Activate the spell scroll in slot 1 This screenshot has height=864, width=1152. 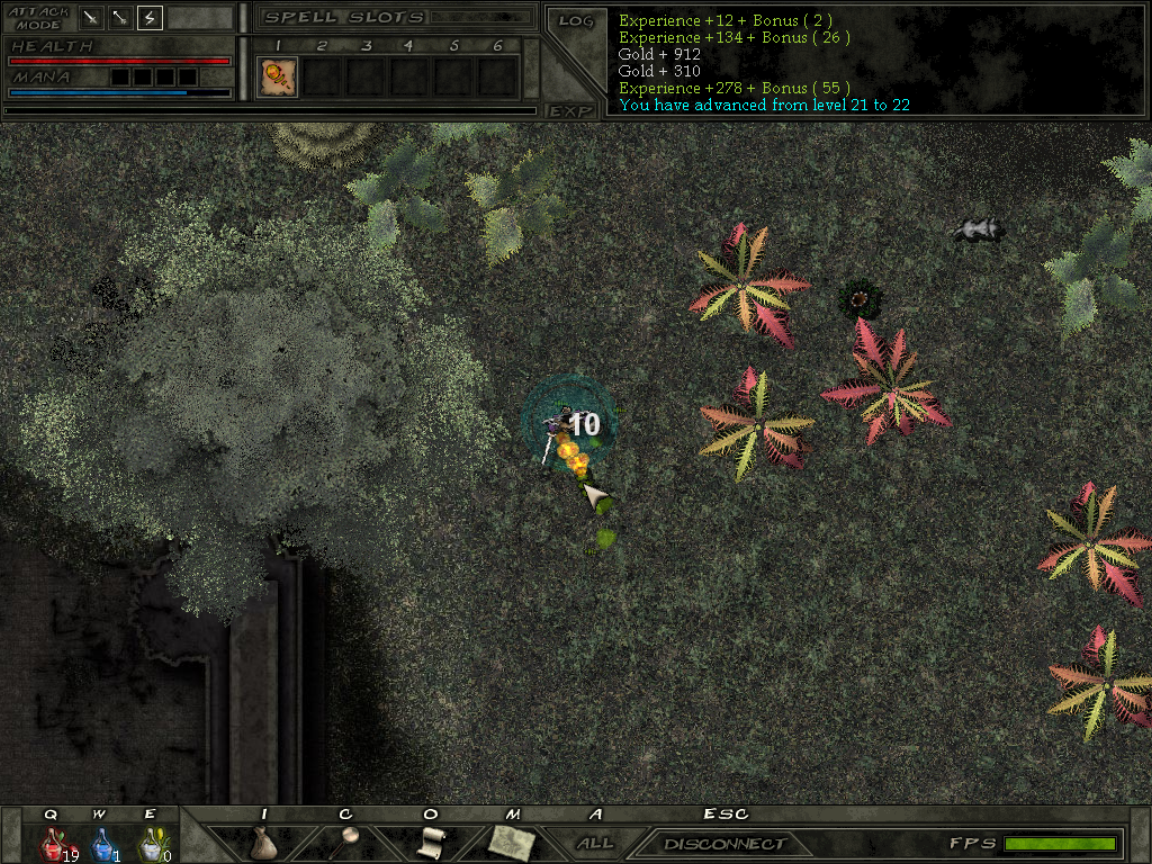[277, 77]
